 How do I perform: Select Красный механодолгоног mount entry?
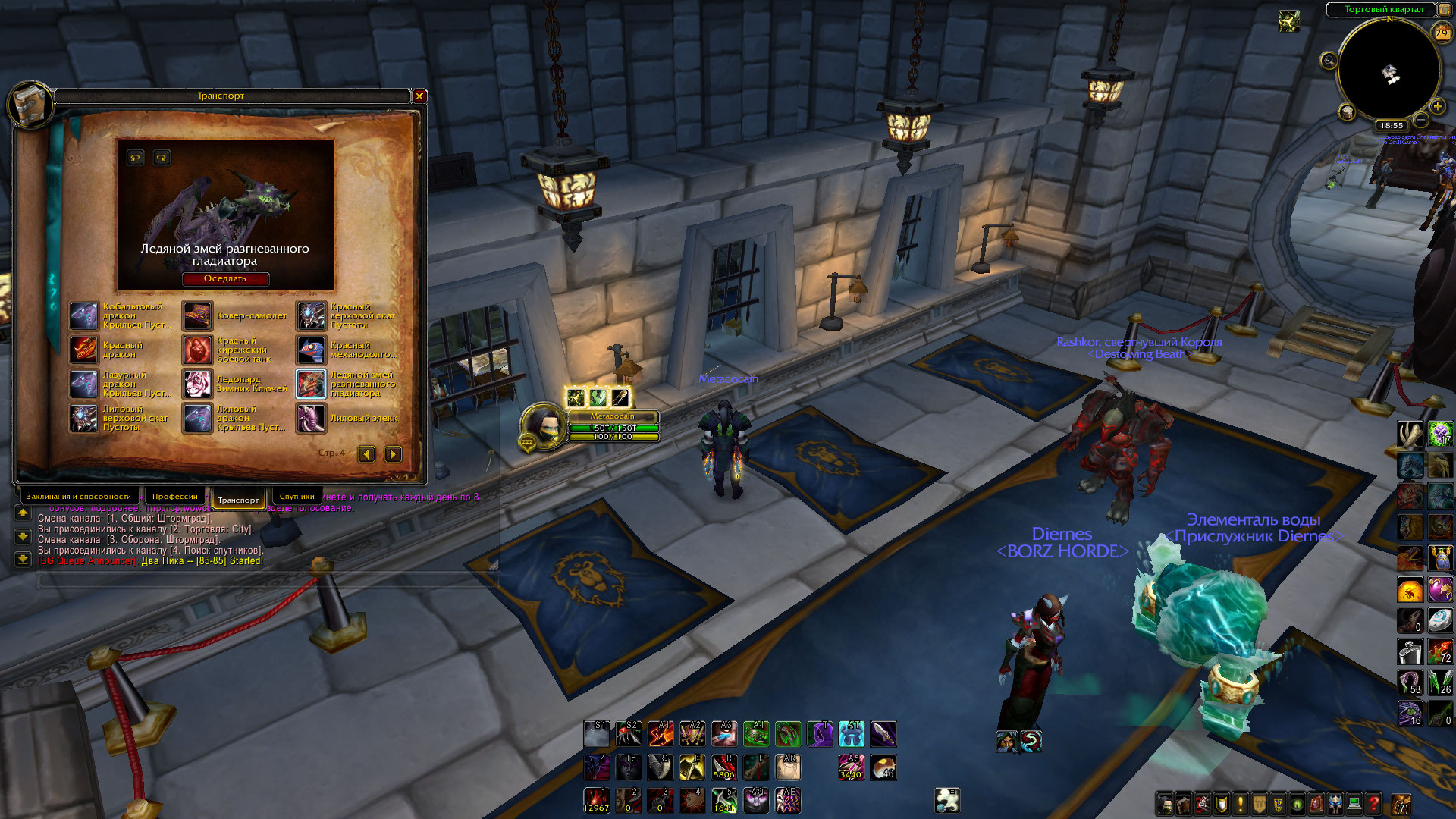[x=312, y=350]
